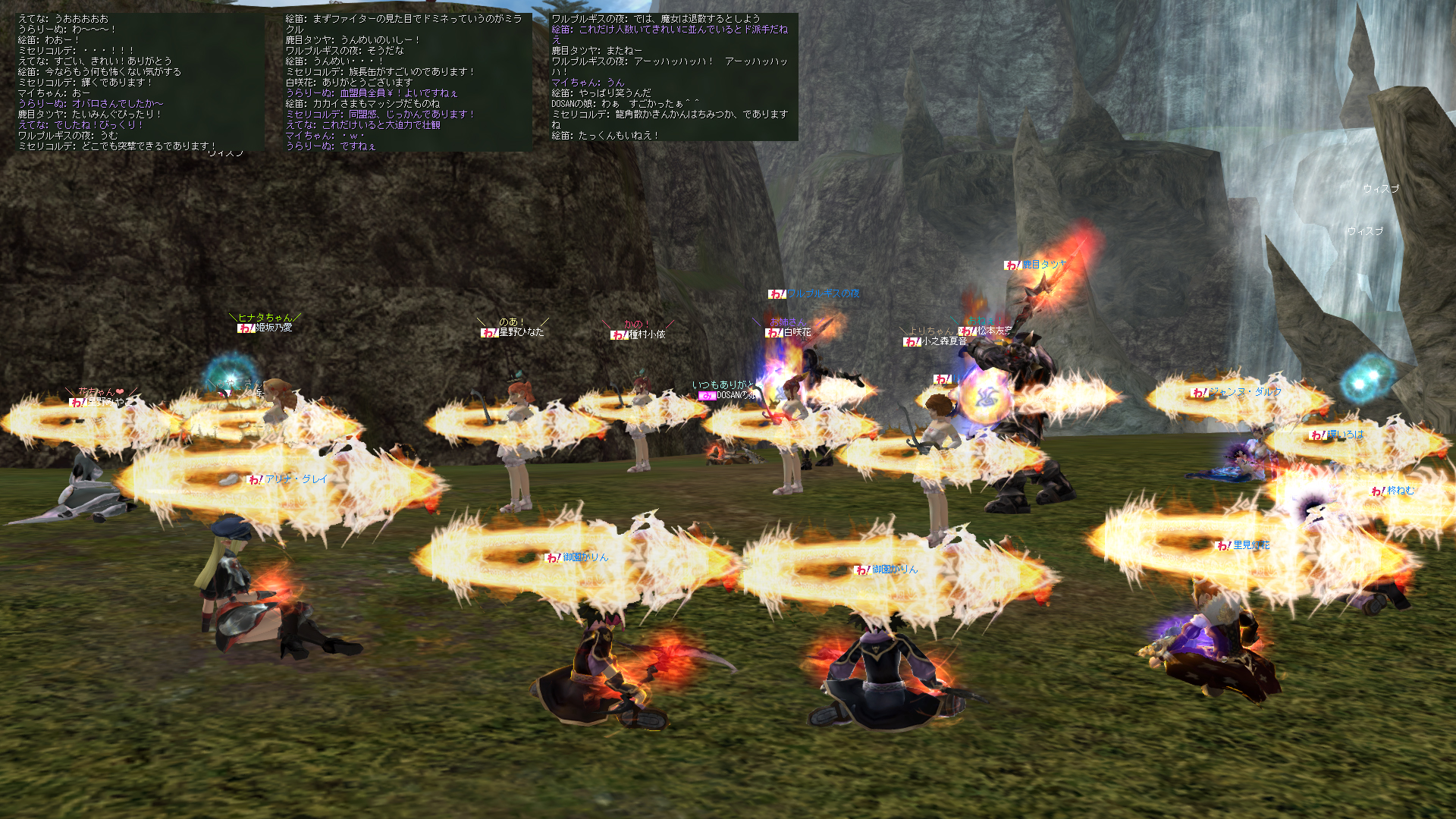This screenshot has width=1456, height=819.
Task: Select the 星野ひなた player nameplate
Action: coord(513,332)
